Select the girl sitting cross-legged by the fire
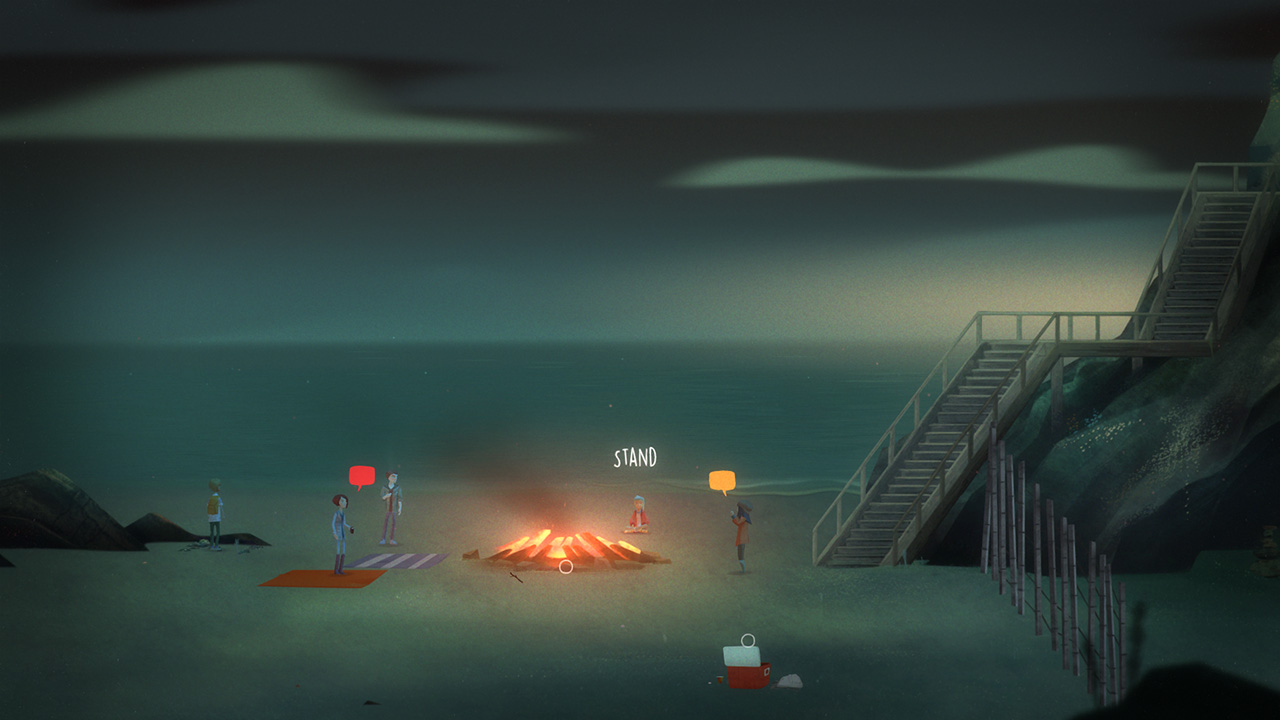1280x720 pixels. coord(637,515)
